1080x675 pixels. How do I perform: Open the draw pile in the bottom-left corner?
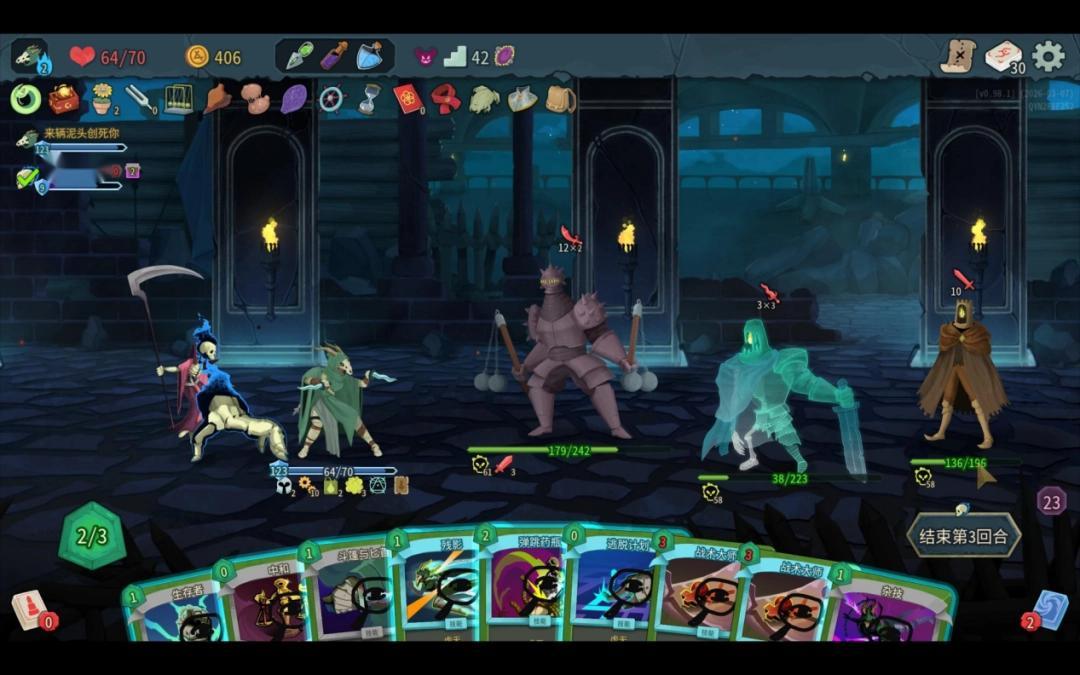[x=28, y=610]
